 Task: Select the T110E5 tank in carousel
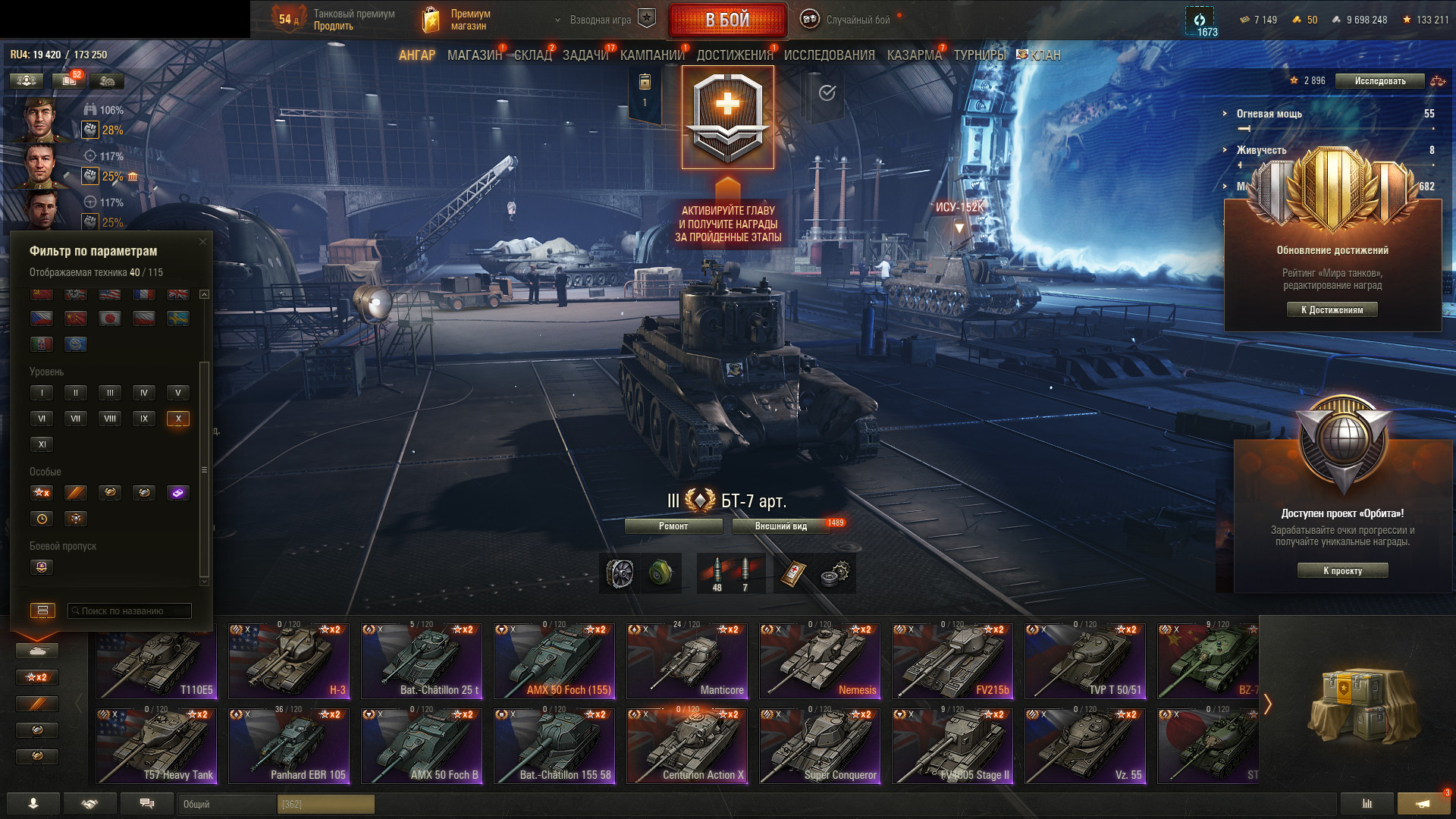click(156, 661)
